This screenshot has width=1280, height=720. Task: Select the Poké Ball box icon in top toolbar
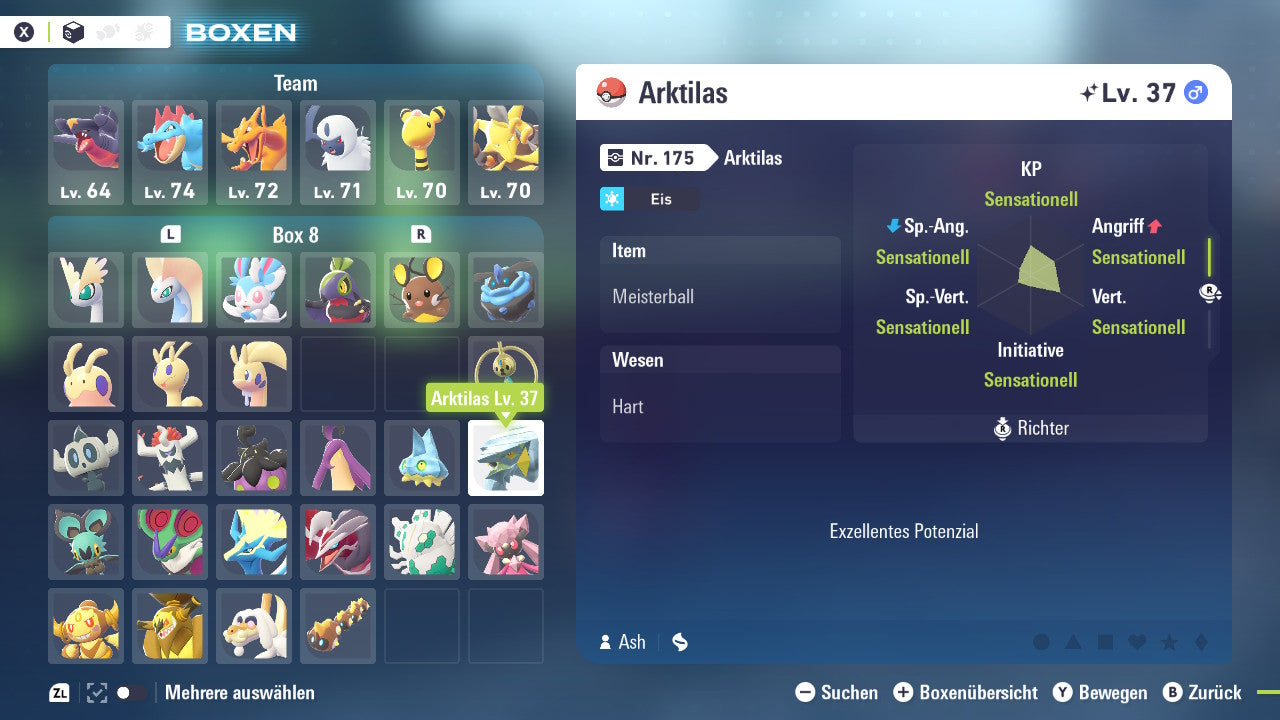click(72, 31)
